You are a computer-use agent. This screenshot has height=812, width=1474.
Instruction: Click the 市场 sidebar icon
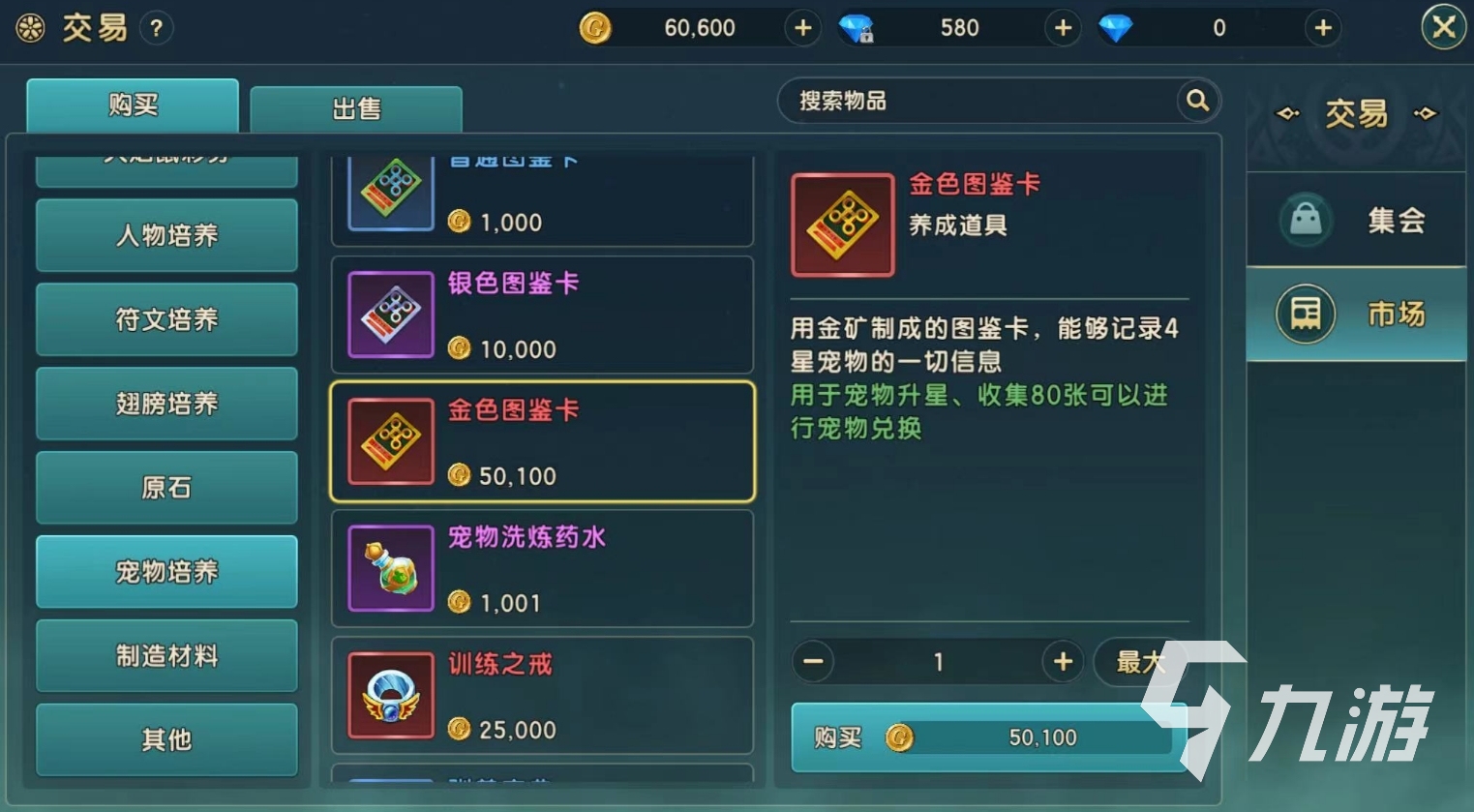1305,314
